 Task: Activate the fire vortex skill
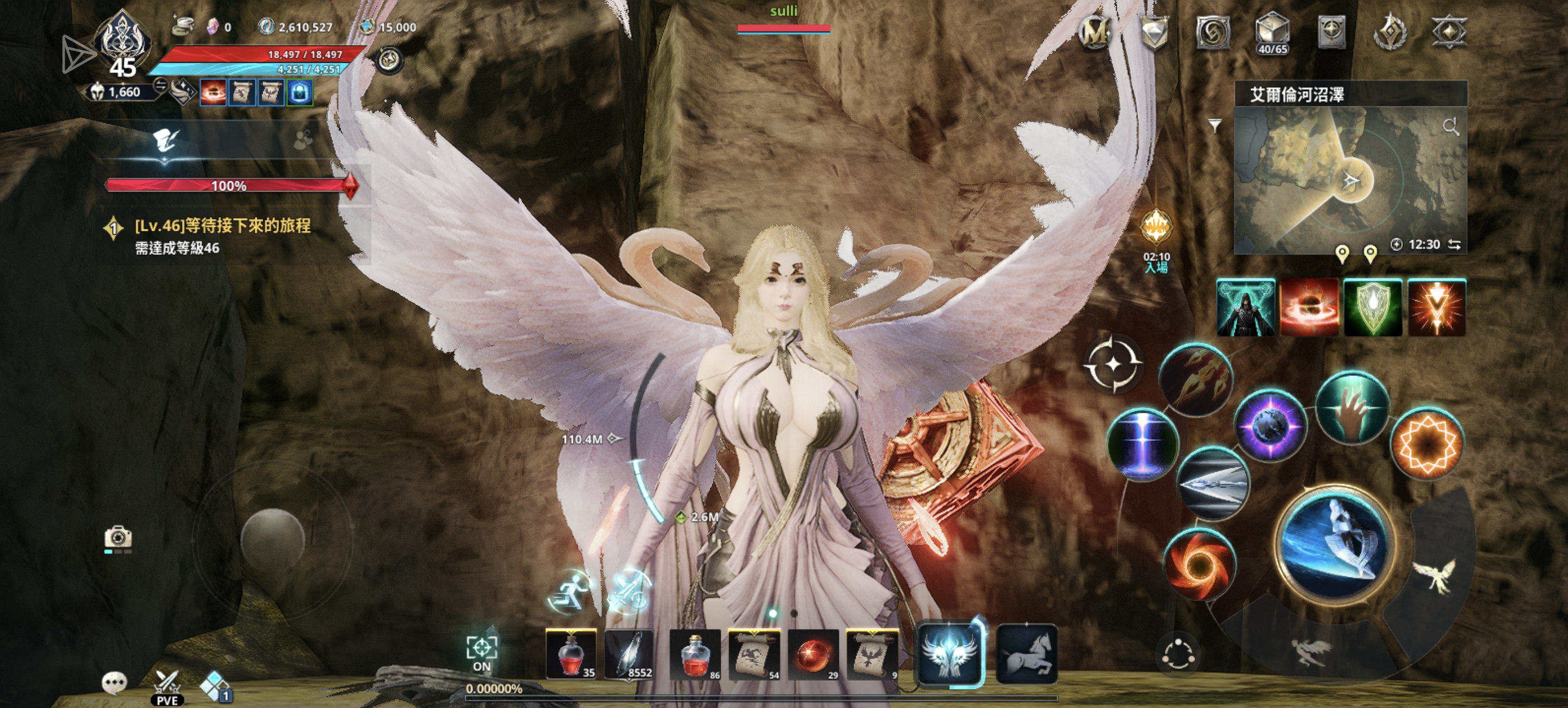point(1198,563)
